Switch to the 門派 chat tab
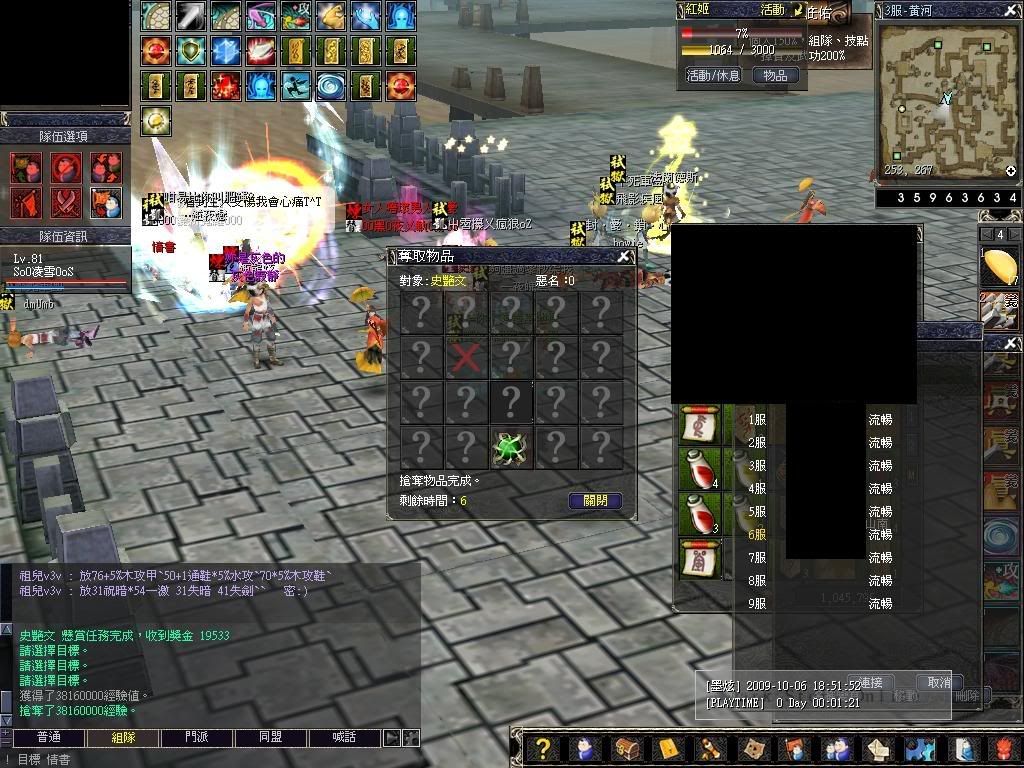Viewport: 1024px width, 768px height. [197, 737]
